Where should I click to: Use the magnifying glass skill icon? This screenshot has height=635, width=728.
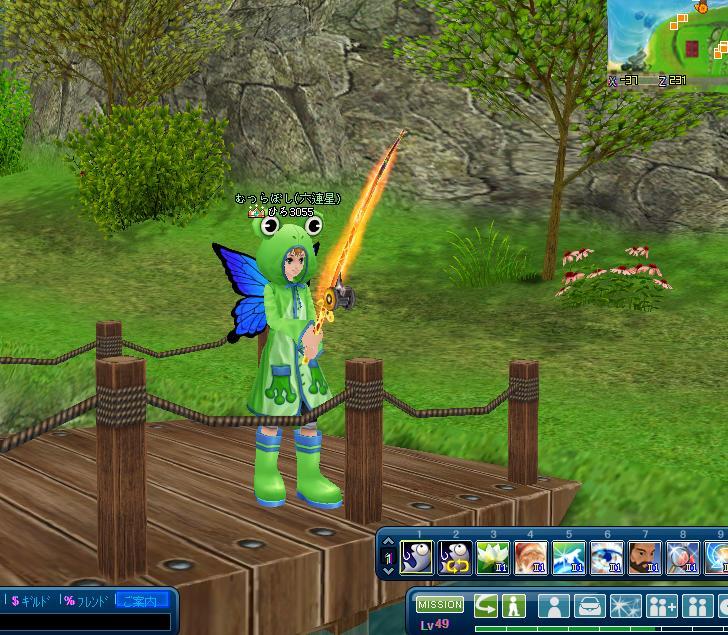click(683, 556)
